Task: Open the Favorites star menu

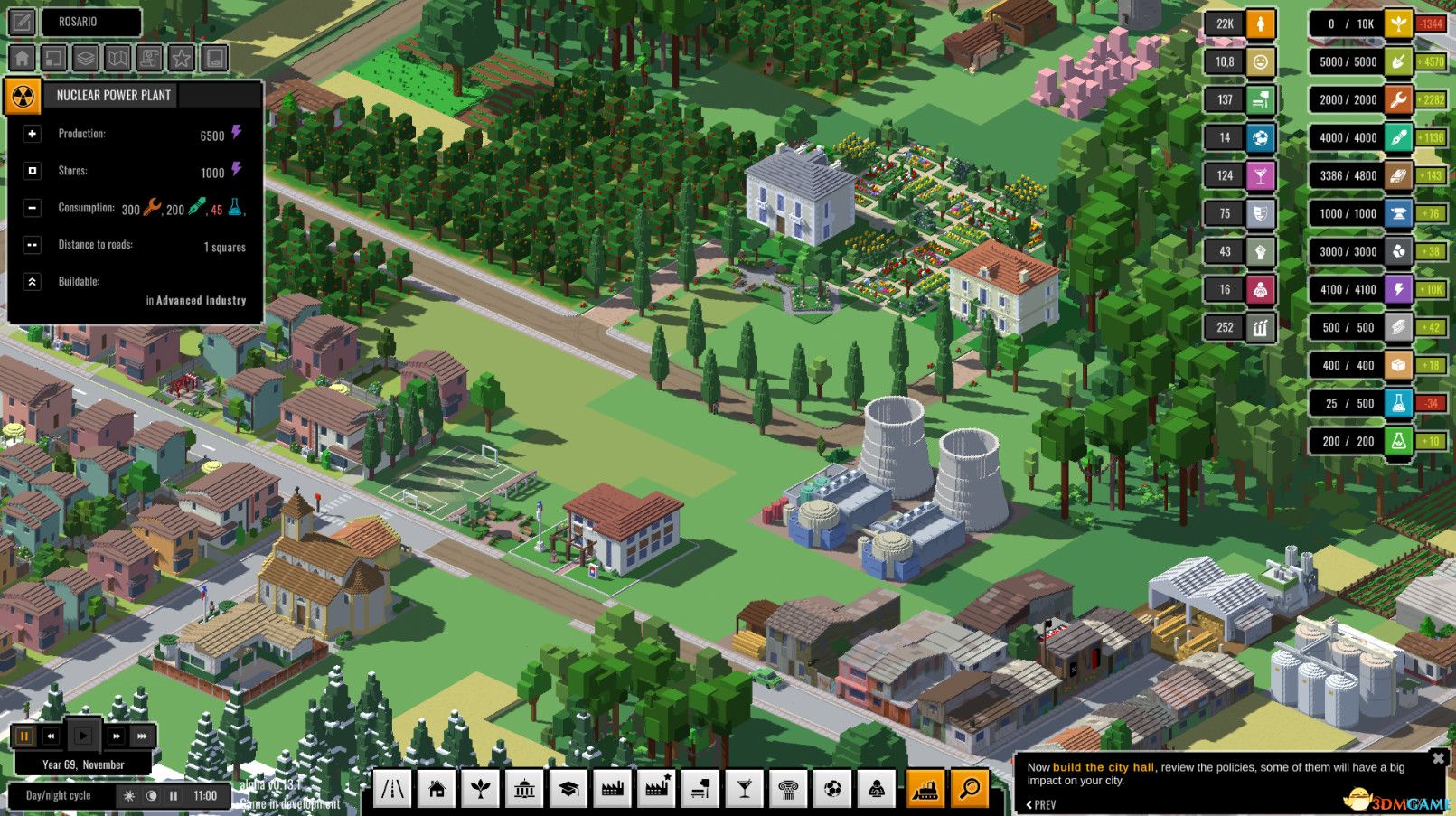Action: click(x=179, y=57)
